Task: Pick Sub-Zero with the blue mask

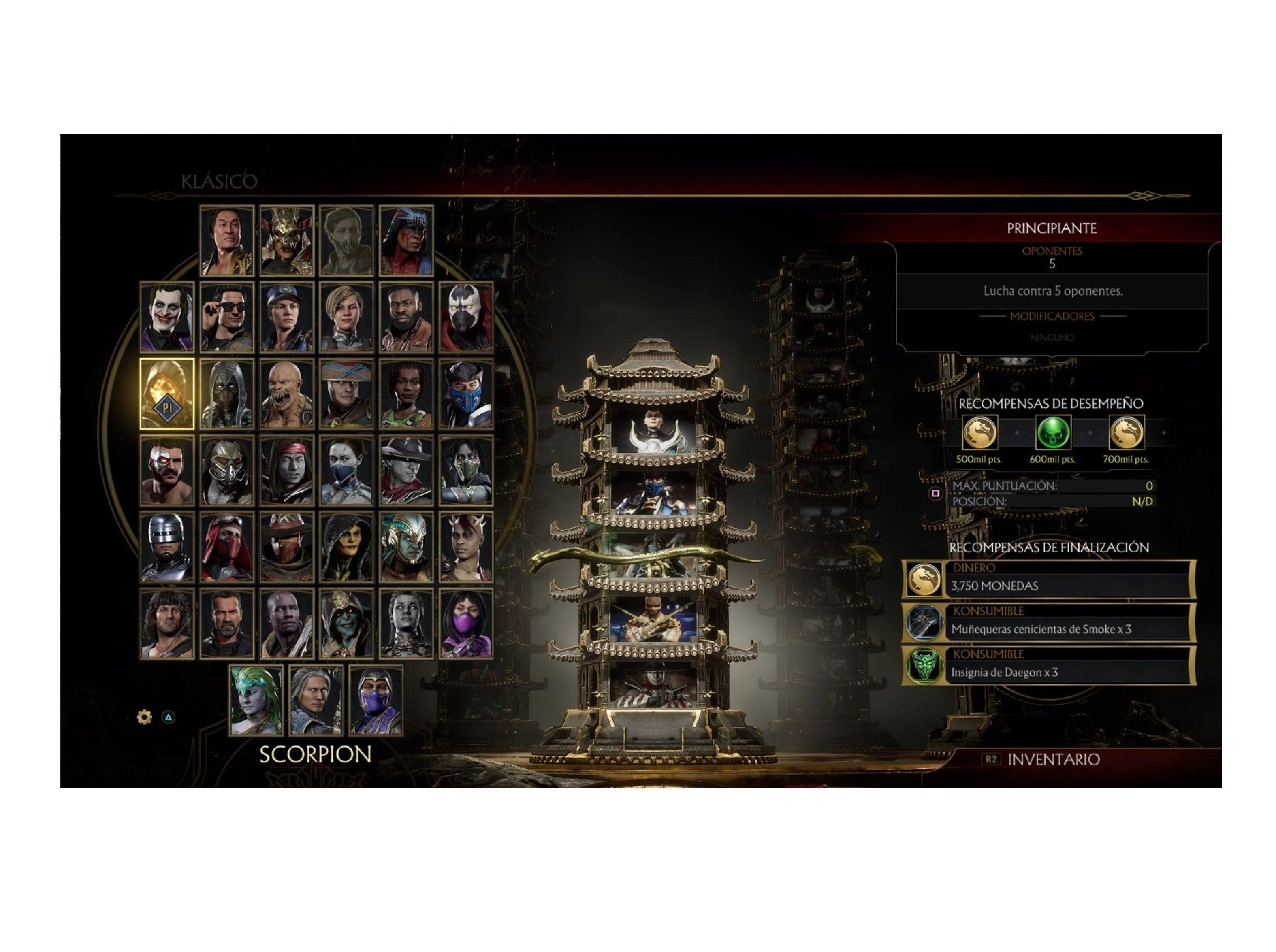Action: 466,394
